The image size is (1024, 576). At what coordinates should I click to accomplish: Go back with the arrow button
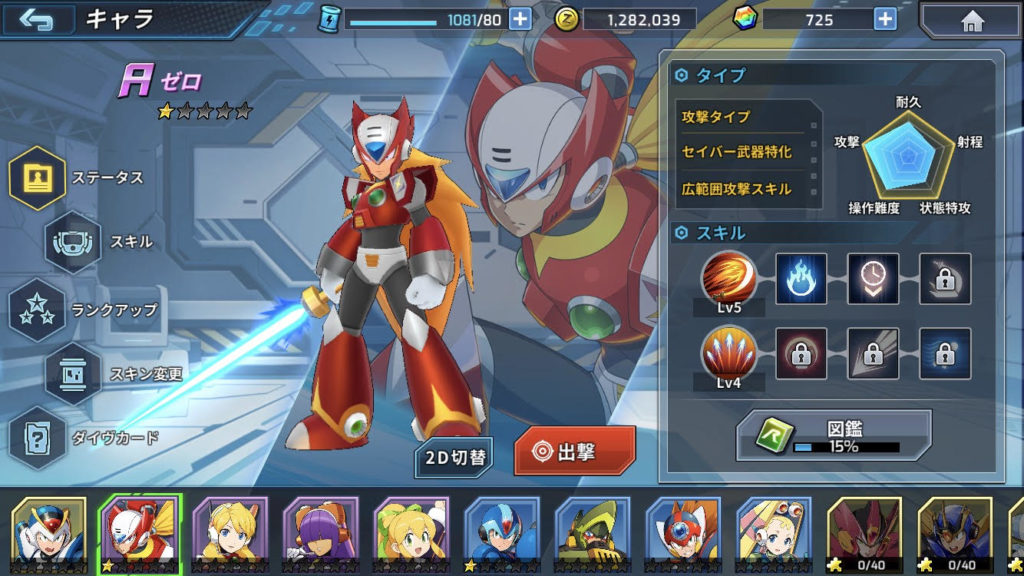click(x=38, y=20)
